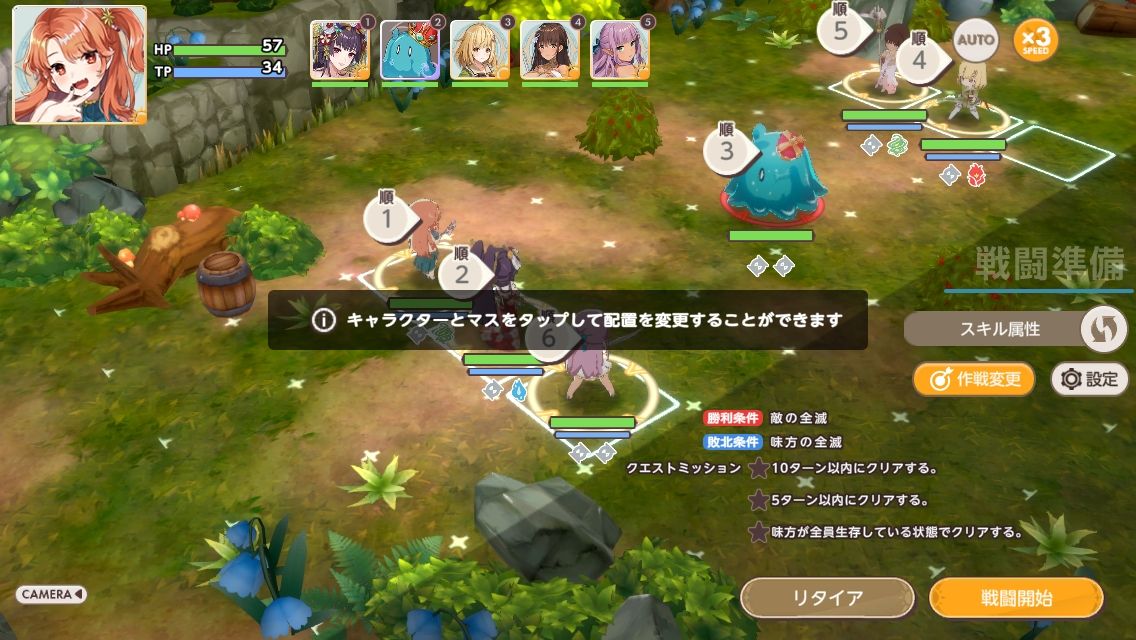Select the ally unit marked 順1
The width and height of the screenshot is (1136, 640).
432,240
